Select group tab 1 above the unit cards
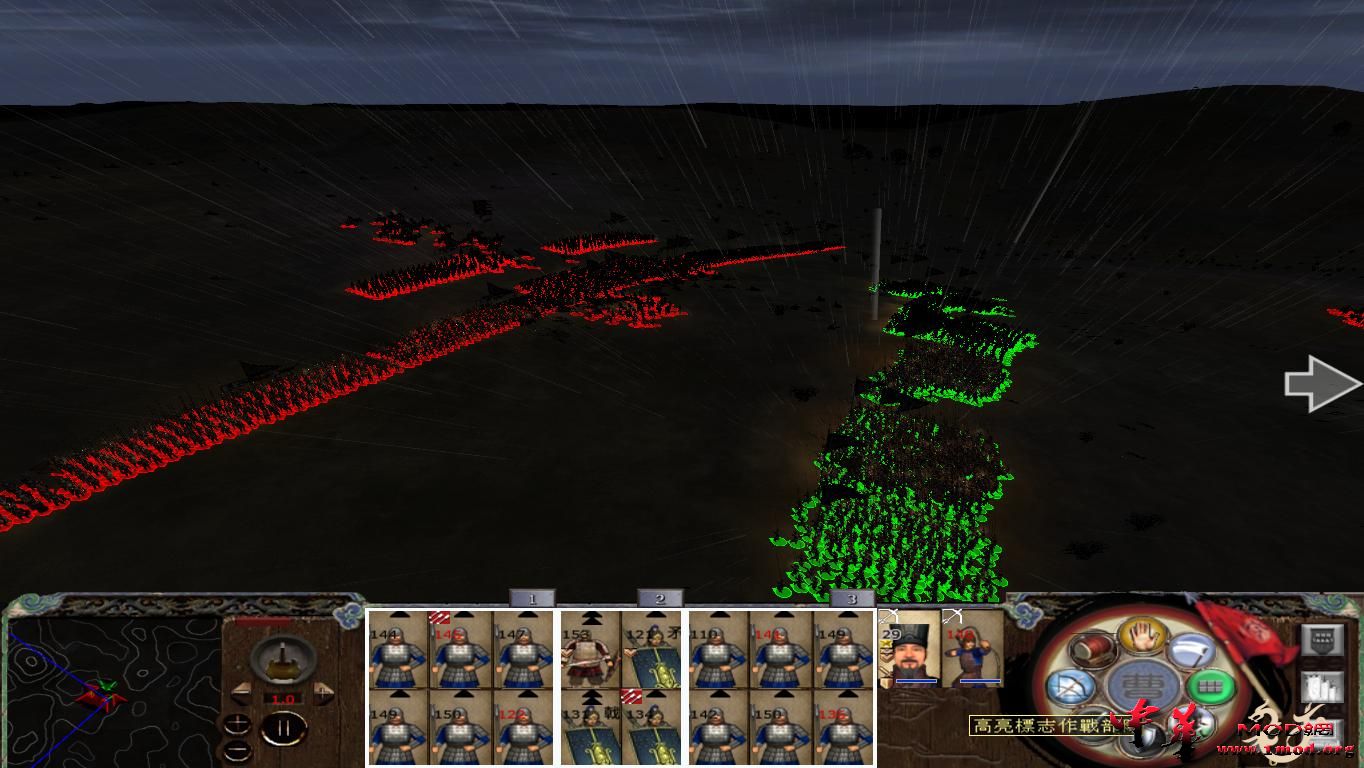The height and width of the screenshot is (768, 1364). pos(533,596)
